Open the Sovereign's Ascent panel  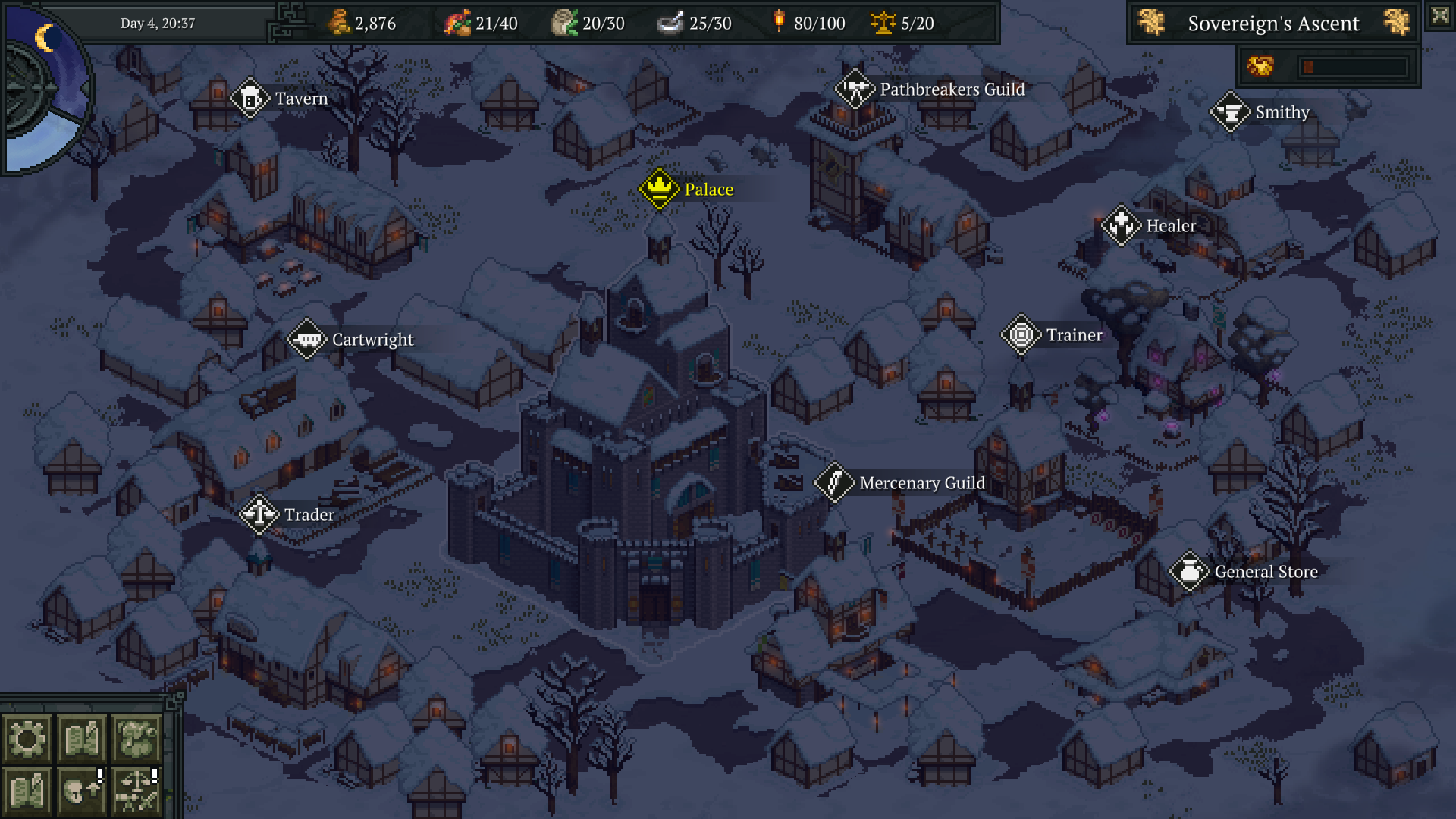[x=1273, y=24]
